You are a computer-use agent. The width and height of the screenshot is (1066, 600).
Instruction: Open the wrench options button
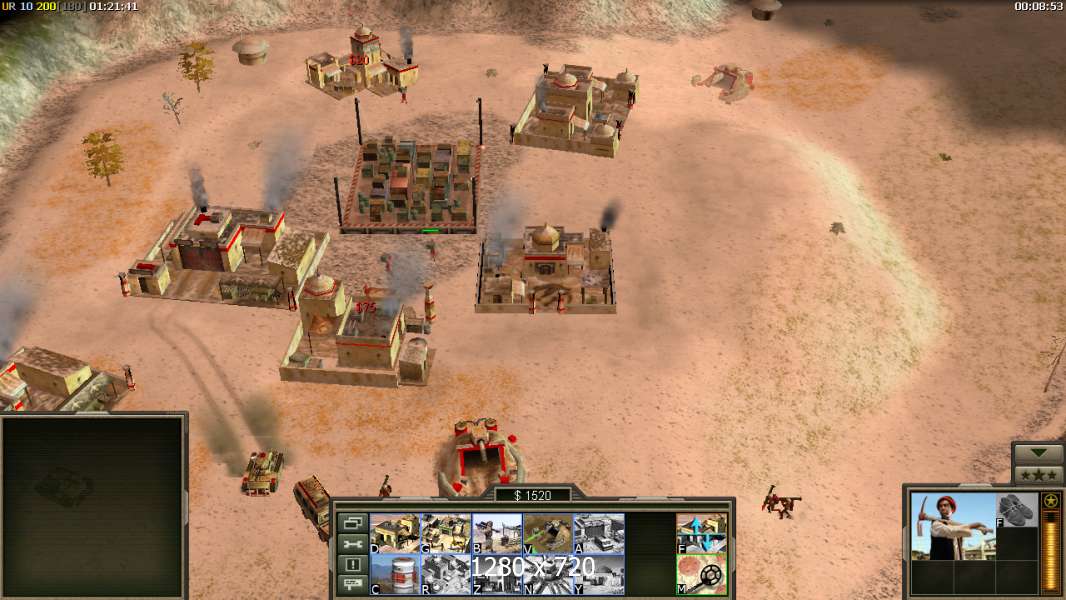click(x=352, y=544)
